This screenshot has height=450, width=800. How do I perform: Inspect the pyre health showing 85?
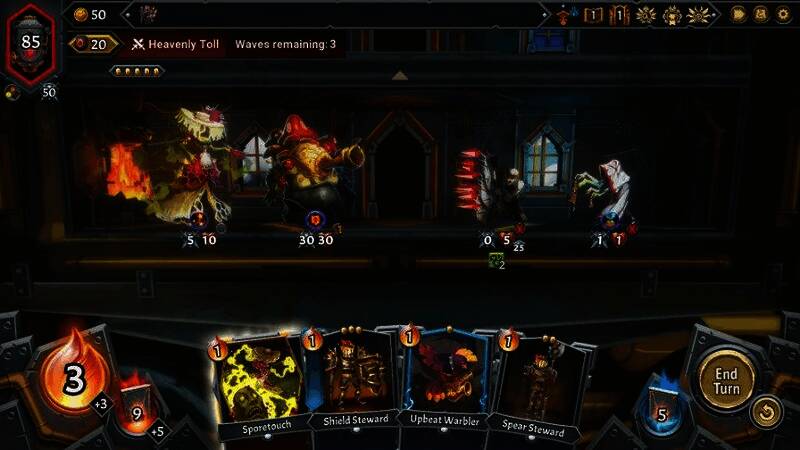pyautogui.click(x=30, y=43)
